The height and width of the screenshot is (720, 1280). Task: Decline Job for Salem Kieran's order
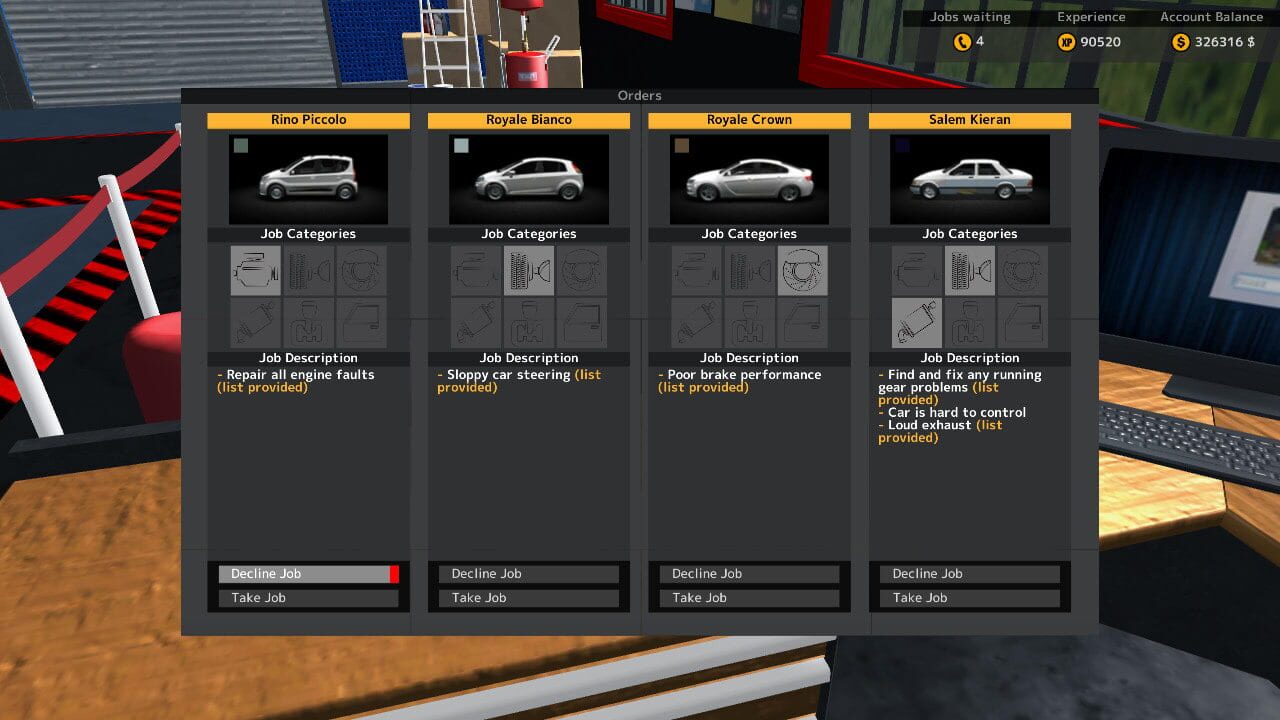click(x=967, y=573)
